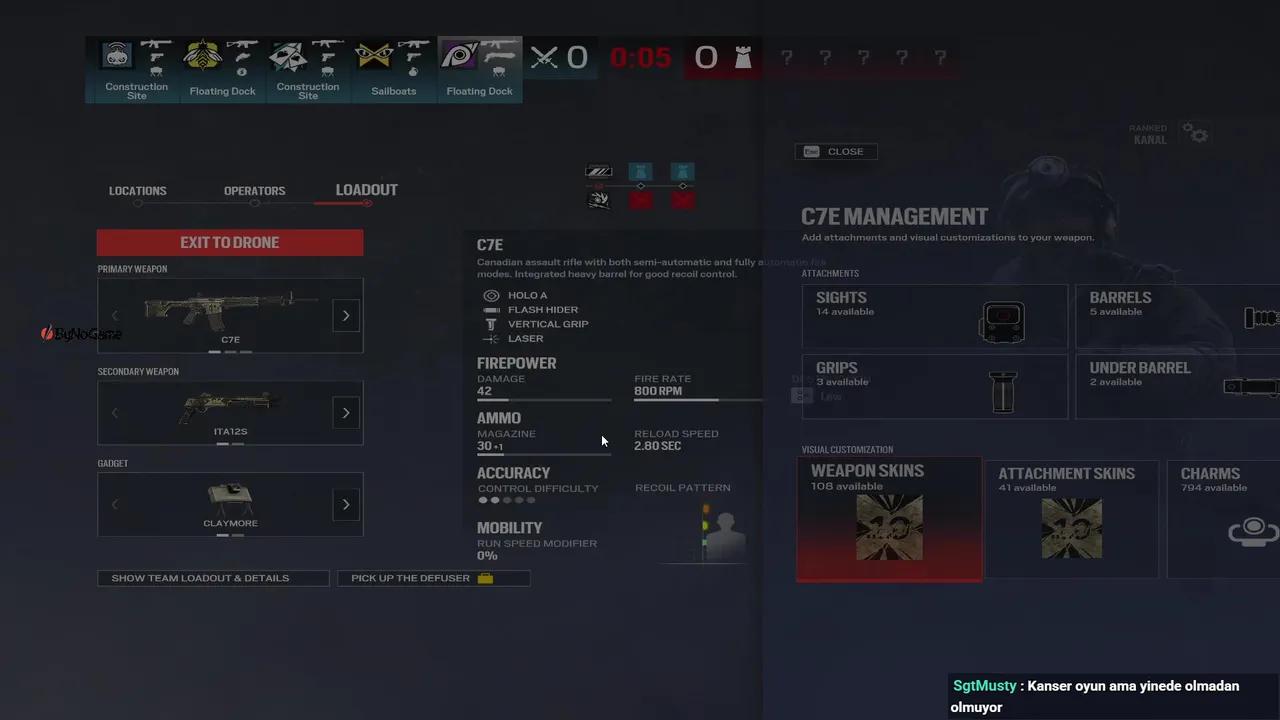Open next secondary weapon using right arrow

pos(345,412)
